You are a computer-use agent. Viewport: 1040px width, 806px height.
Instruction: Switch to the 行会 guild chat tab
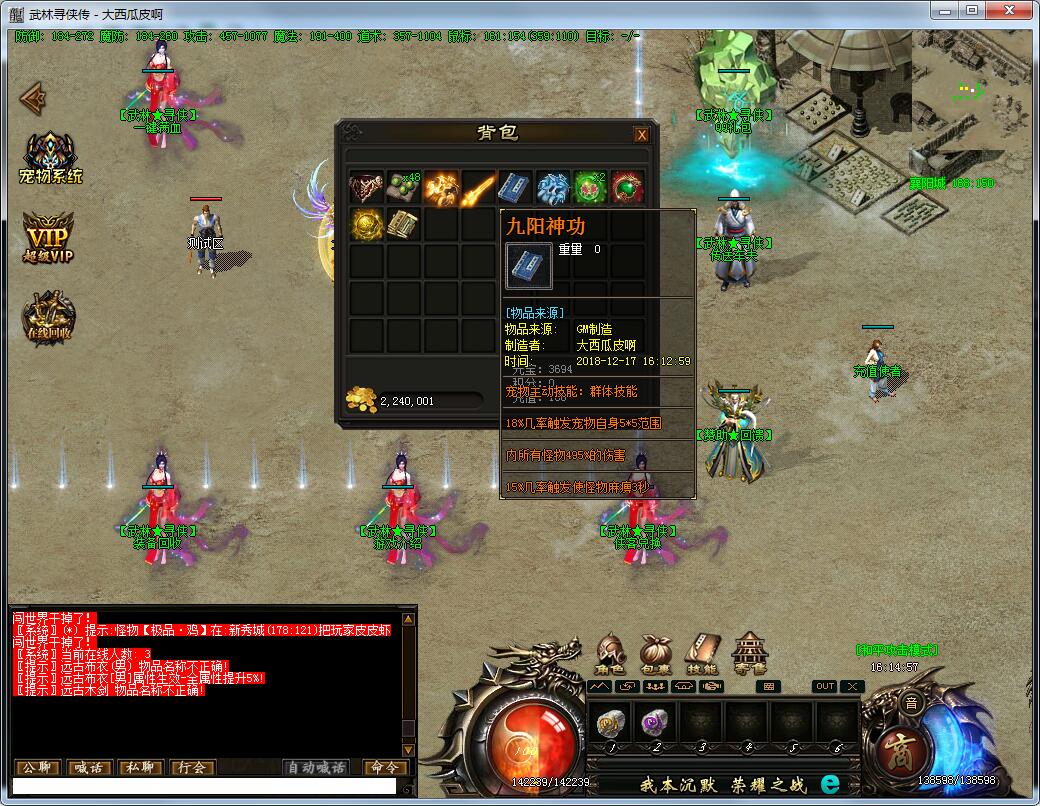tap(192, 768)
